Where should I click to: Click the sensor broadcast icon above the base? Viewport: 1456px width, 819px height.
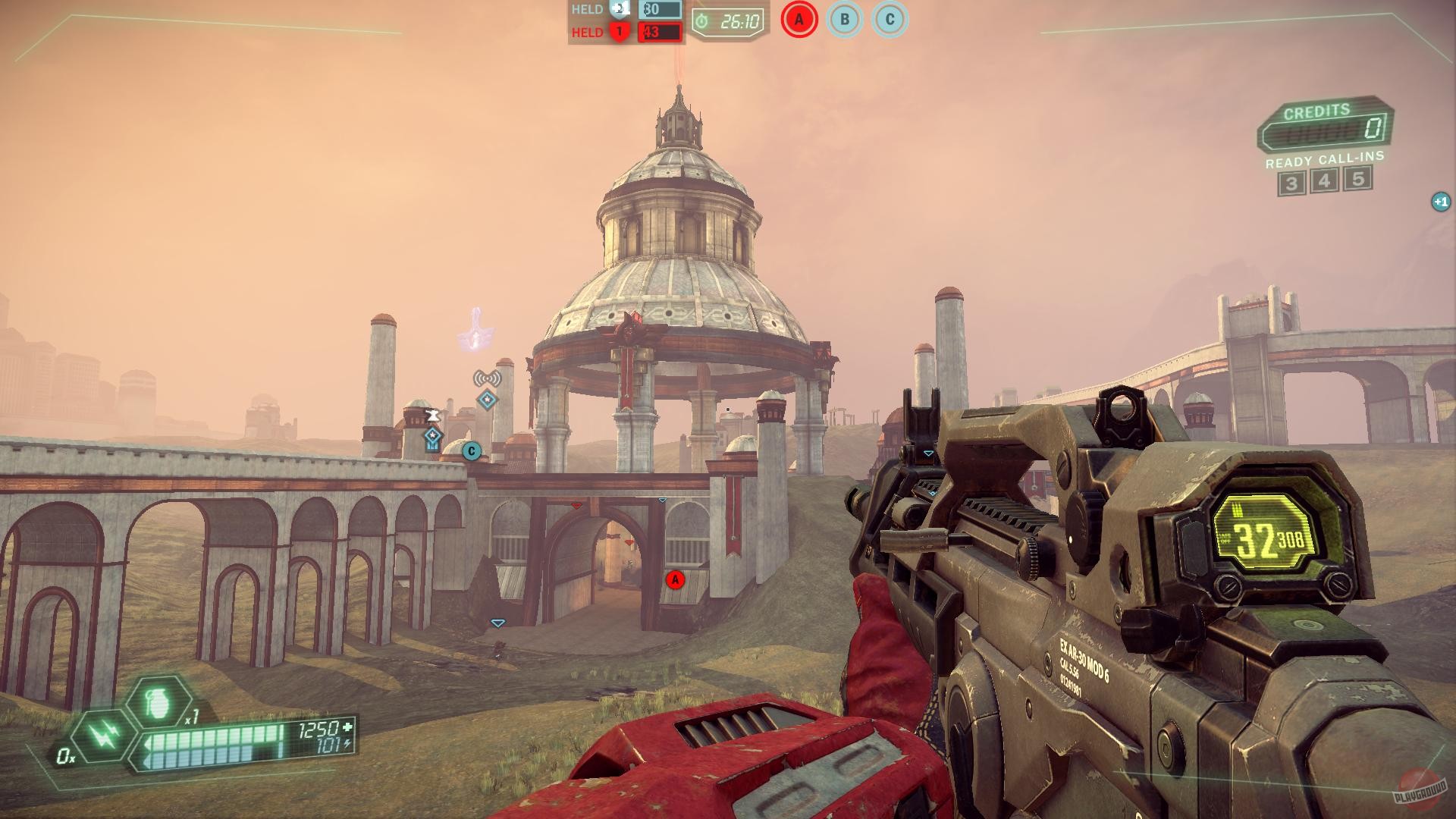point(488,378)
